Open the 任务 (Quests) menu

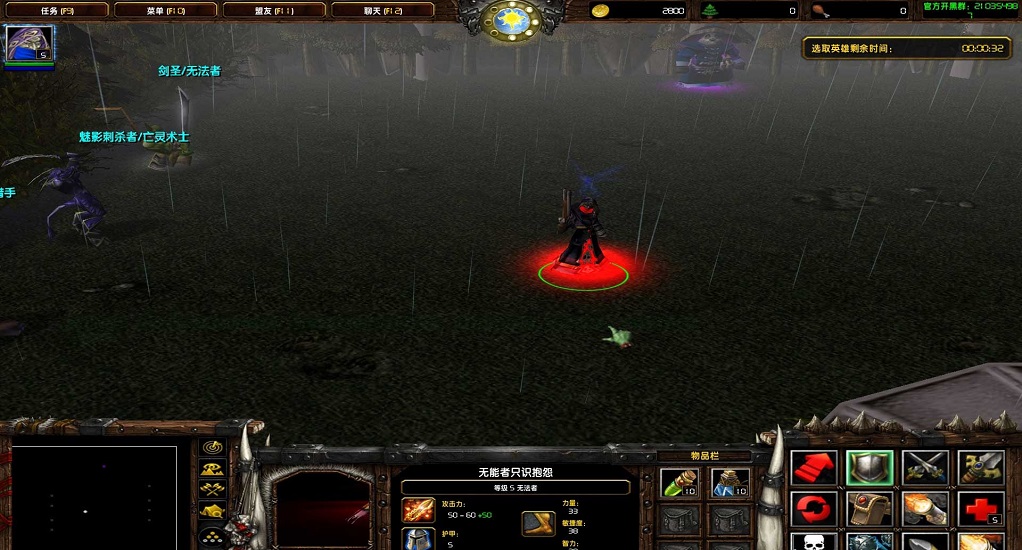coord(56,10)
